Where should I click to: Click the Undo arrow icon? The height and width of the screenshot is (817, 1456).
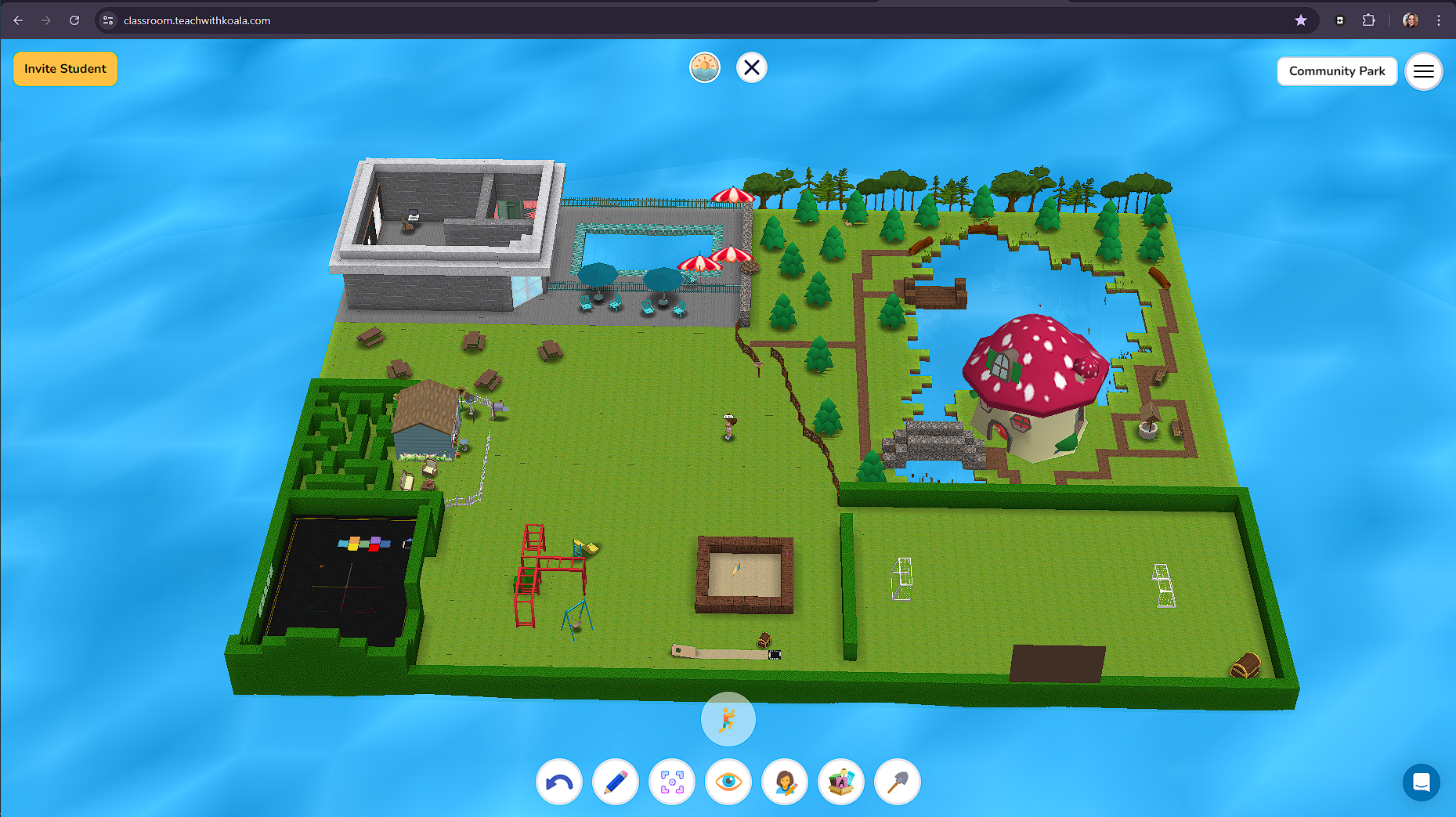[x=558, y=782]
